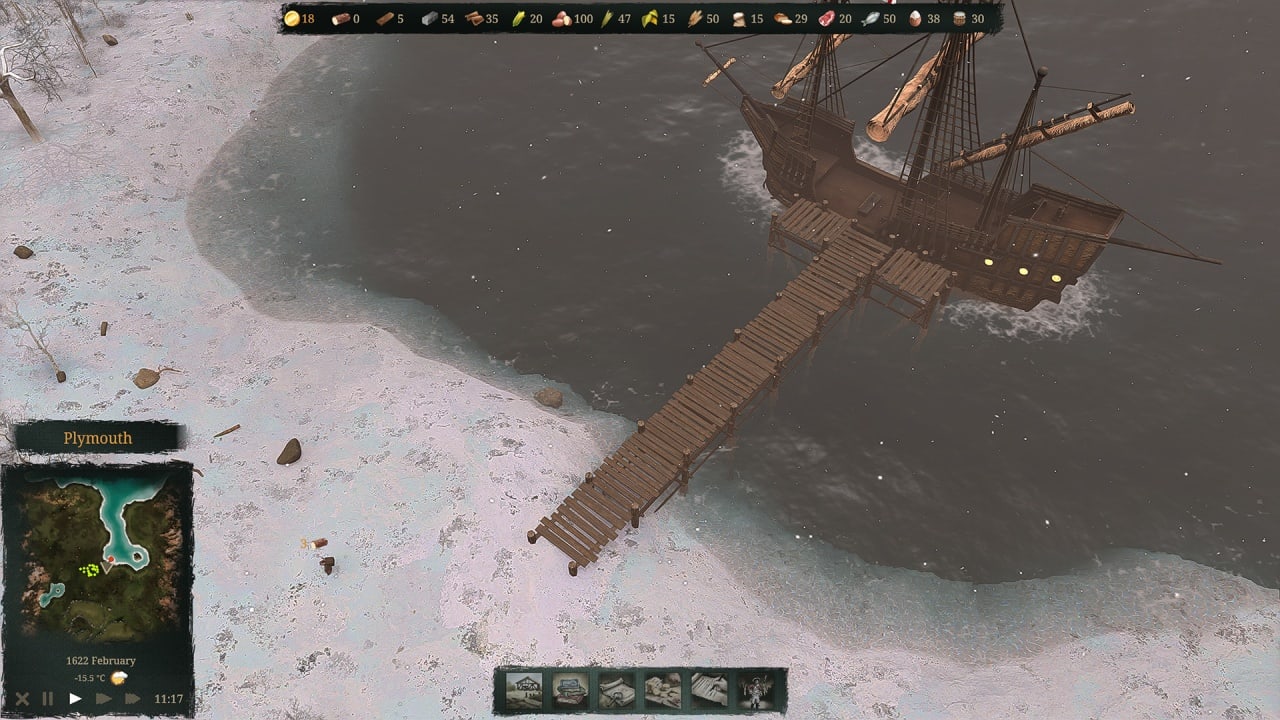Image resolution: width=1280 pixels, height=720 pixels.
Task: Click the X button beside pause
Action: pyautogui.click(x=22, y=699)
